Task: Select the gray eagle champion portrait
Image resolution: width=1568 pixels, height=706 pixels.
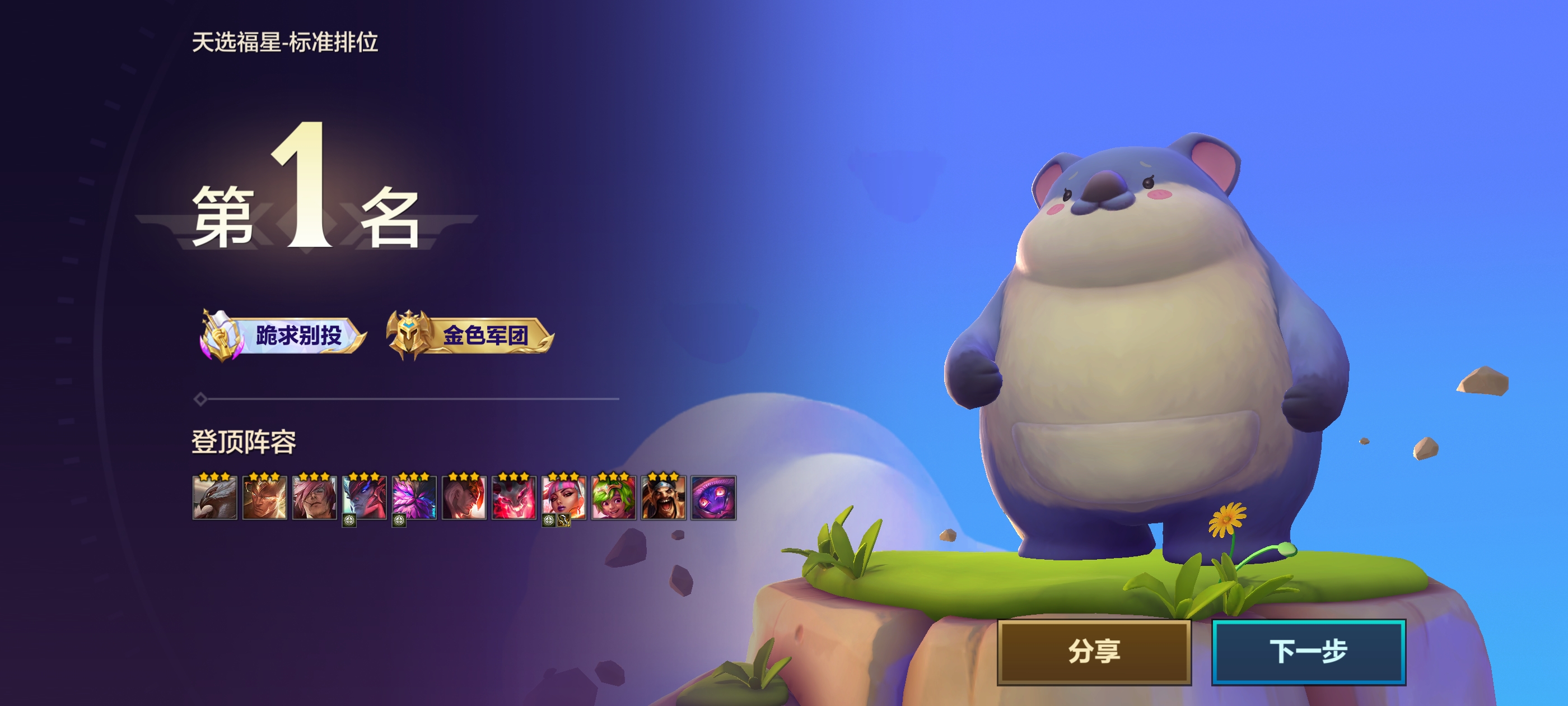Action: click(x=214, y=498)
